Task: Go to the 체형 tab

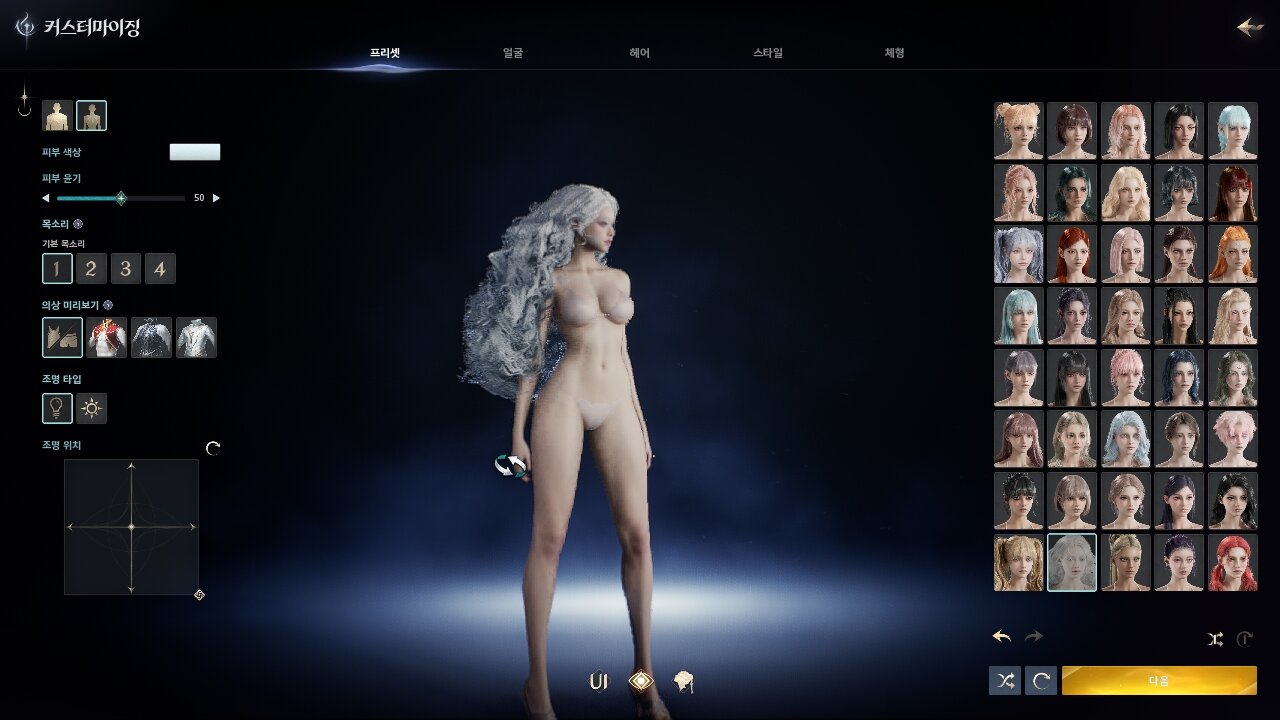Action: click(x=894, y=53)
